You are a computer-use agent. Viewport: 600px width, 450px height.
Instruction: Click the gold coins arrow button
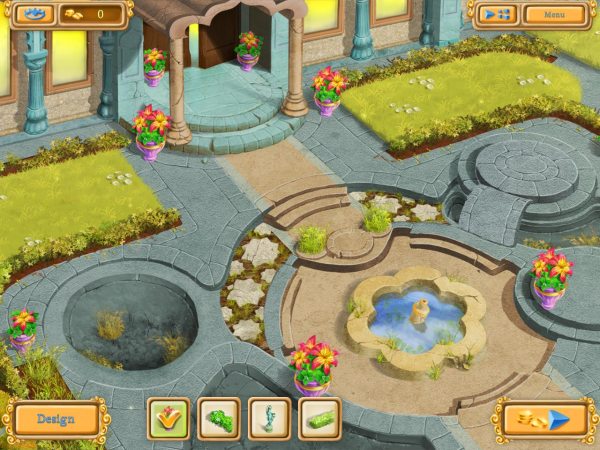[543, 419]
